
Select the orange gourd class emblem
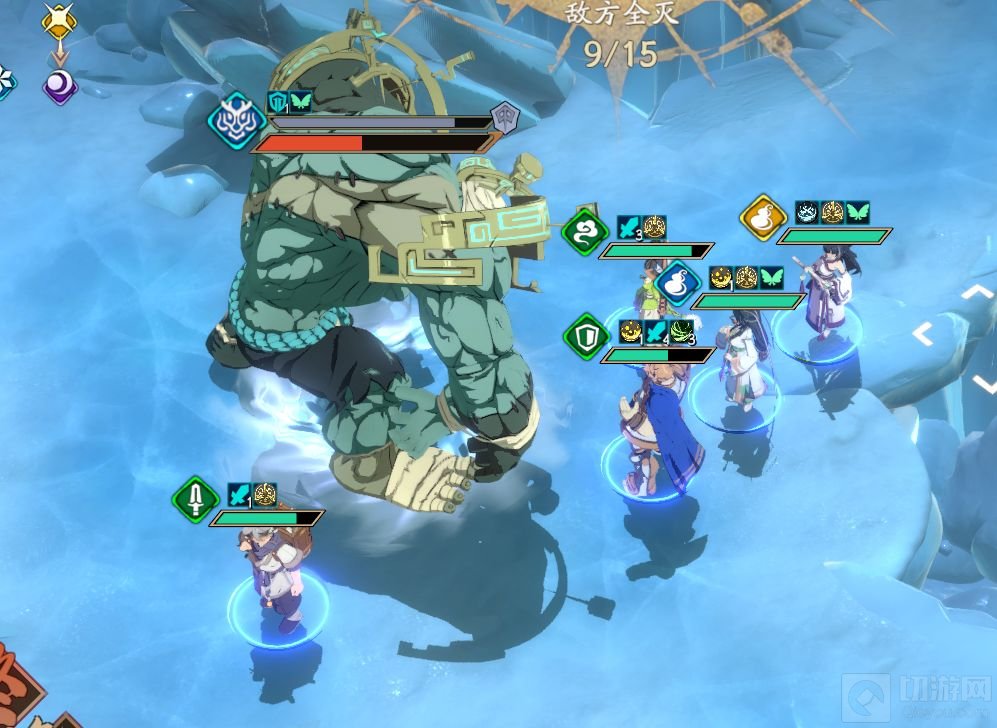pos(763,218)
